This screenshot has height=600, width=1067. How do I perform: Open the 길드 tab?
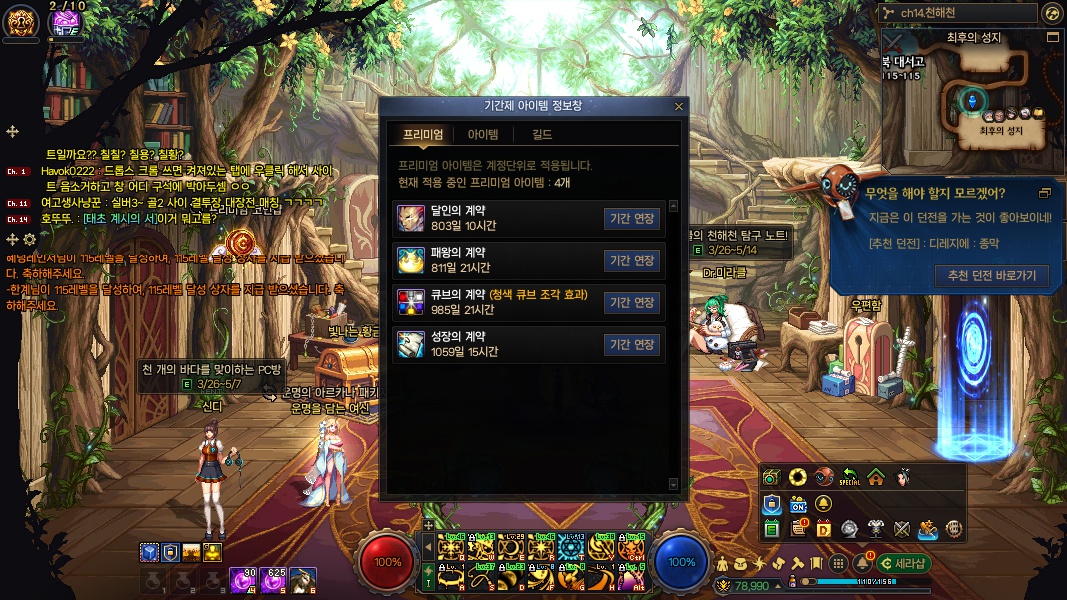[541, 135]
